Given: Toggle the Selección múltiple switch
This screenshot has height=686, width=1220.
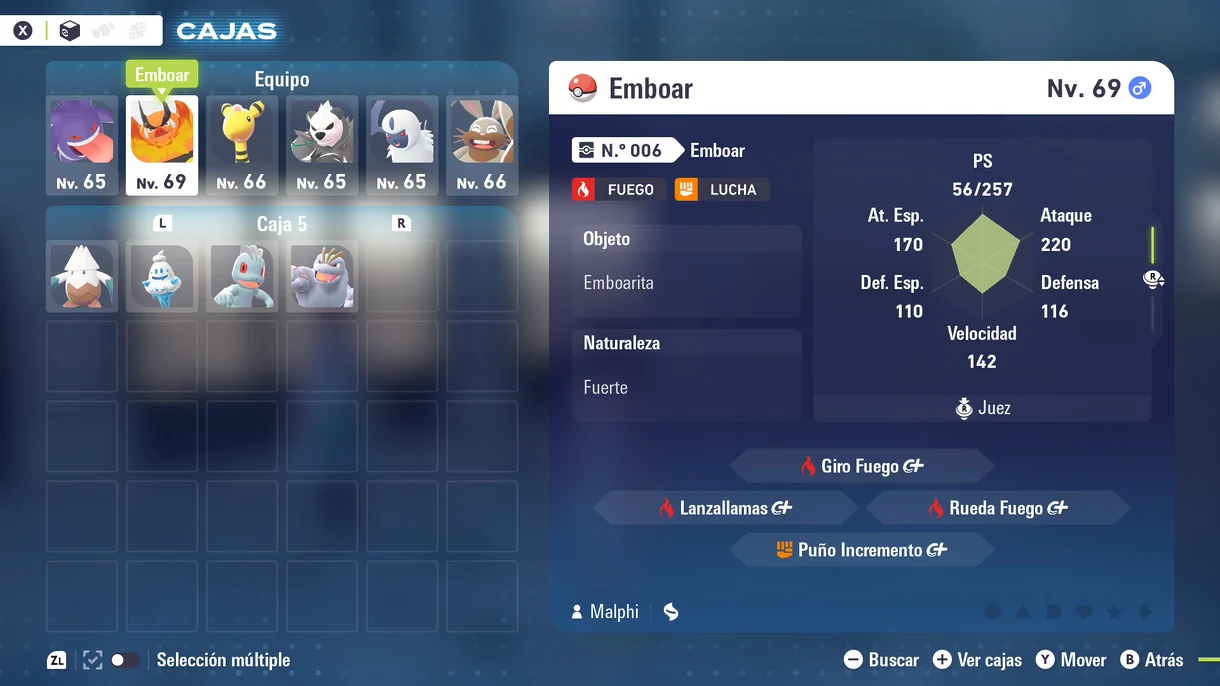Looking at the screenshot, I should (x=125, y=660).
